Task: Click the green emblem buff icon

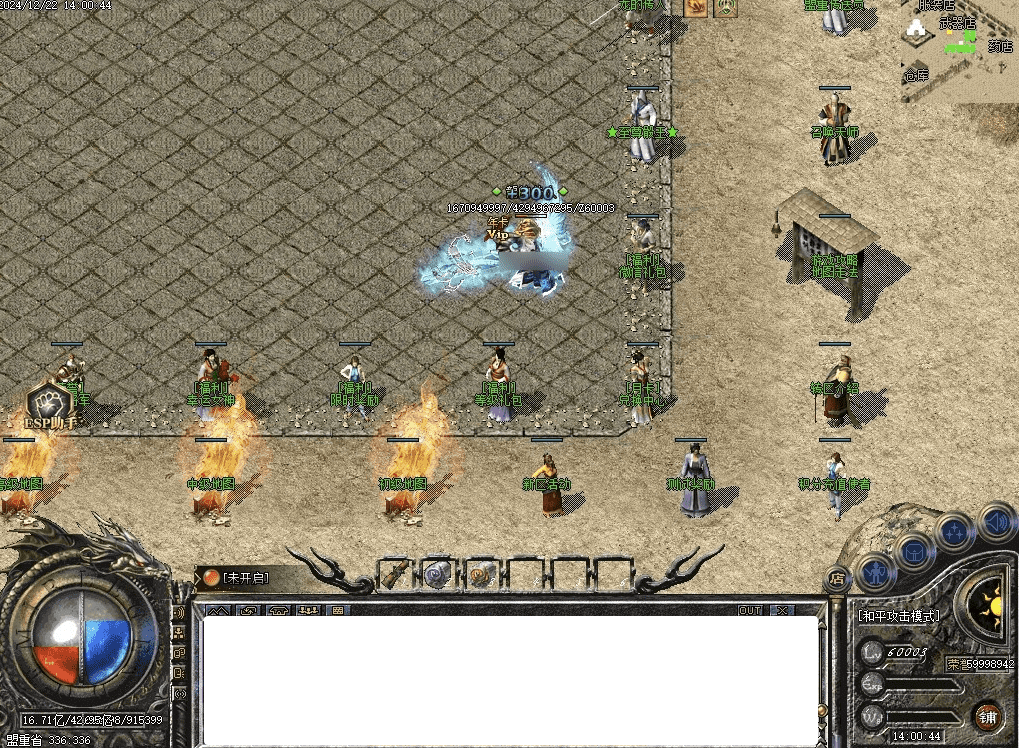Action: [x=725, y=8]
